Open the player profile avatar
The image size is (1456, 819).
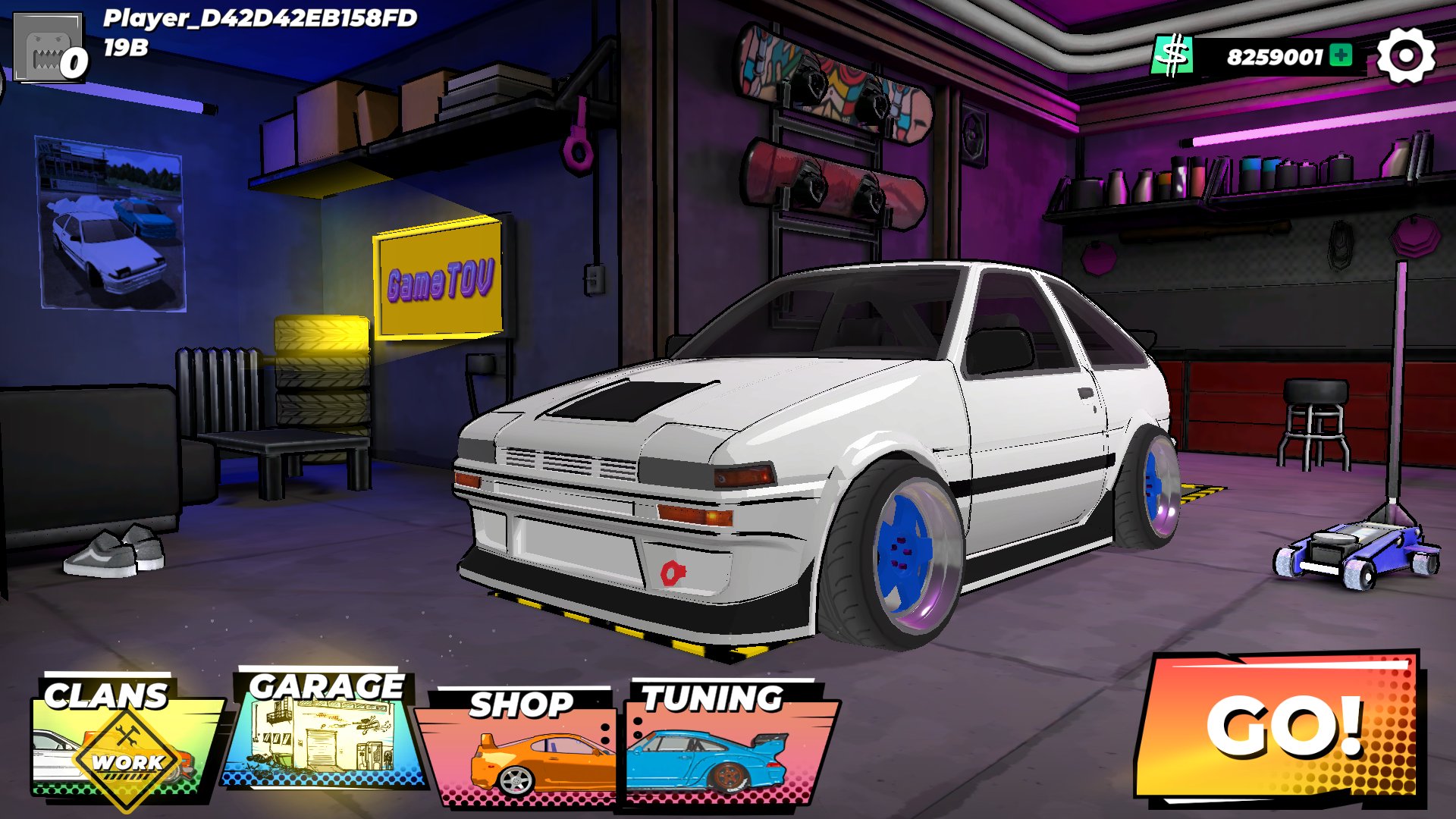[49, 49]
